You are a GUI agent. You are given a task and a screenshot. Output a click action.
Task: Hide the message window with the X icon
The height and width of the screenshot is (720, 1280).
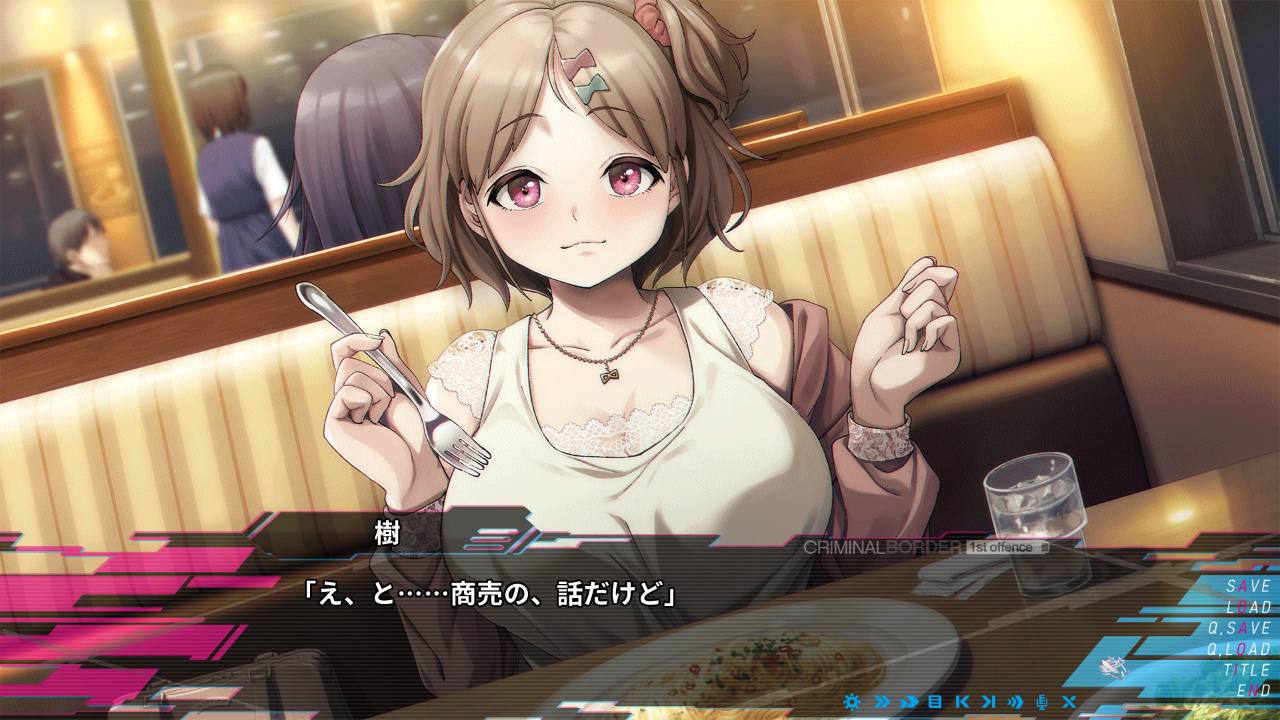click(1069, 702)
